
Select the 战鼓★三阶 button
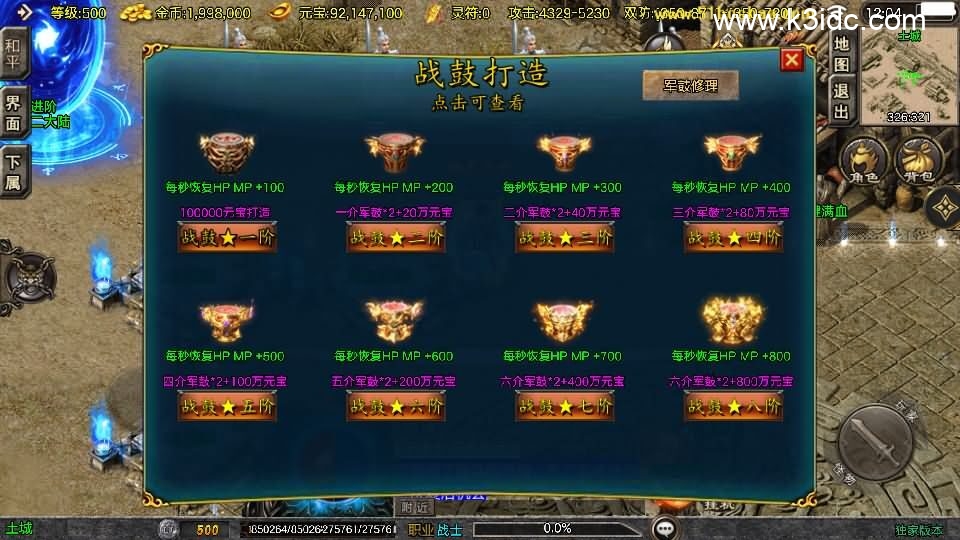click(x=564, y=238)
